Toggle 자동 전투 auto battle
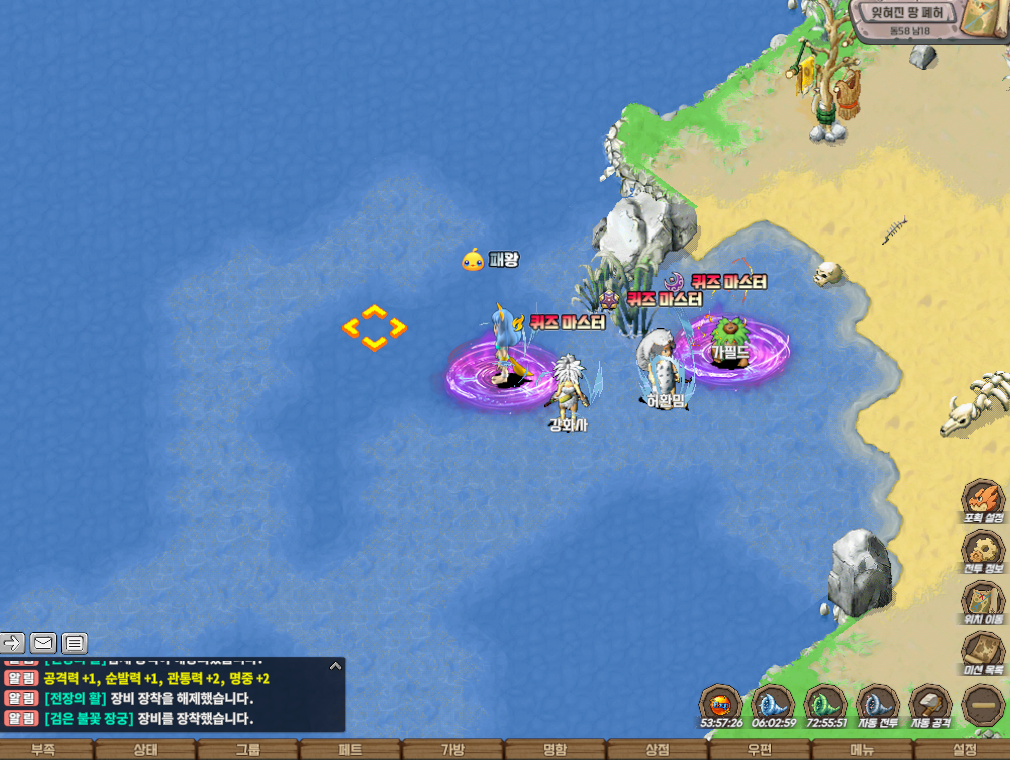The image size is (1010, 760). (878, 704)
